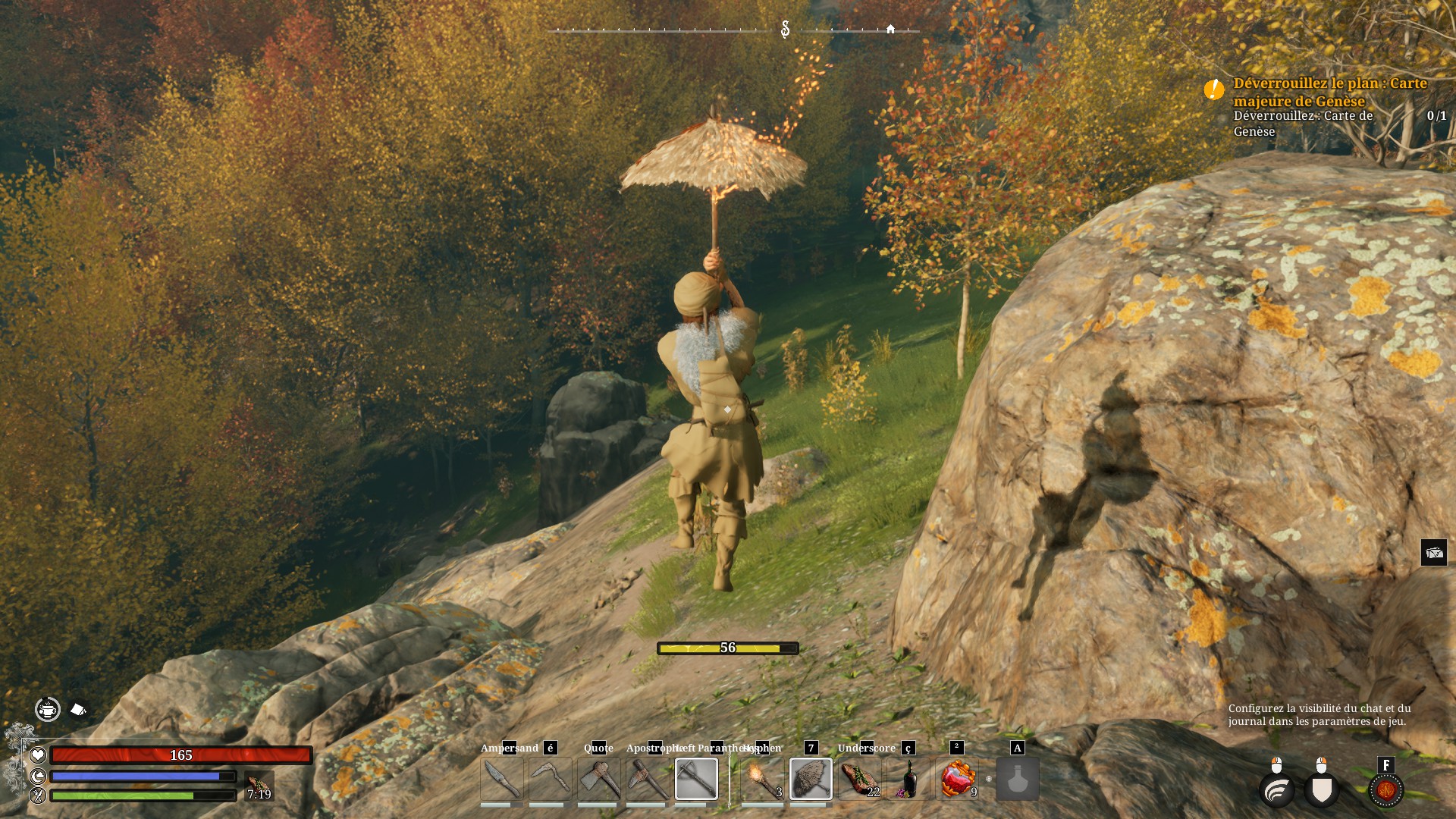The height and width of the screenshot is (819, 1456).
Task: Activate the shield block ability icon
Action: point(1322,789)
